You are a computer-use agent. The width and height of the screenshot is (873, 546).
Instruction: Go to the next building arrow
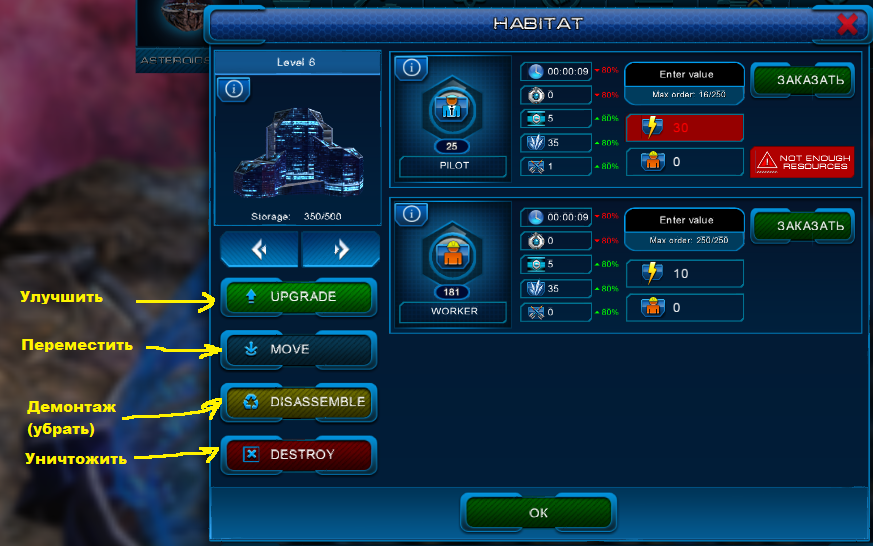[340, 250]
